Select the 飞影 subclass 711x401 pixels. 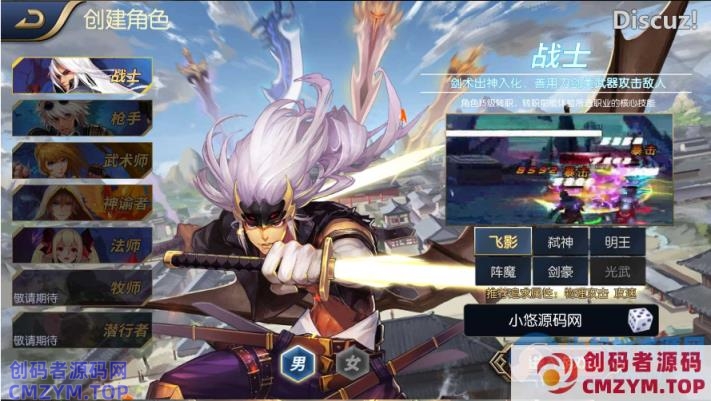click(503, 241)
